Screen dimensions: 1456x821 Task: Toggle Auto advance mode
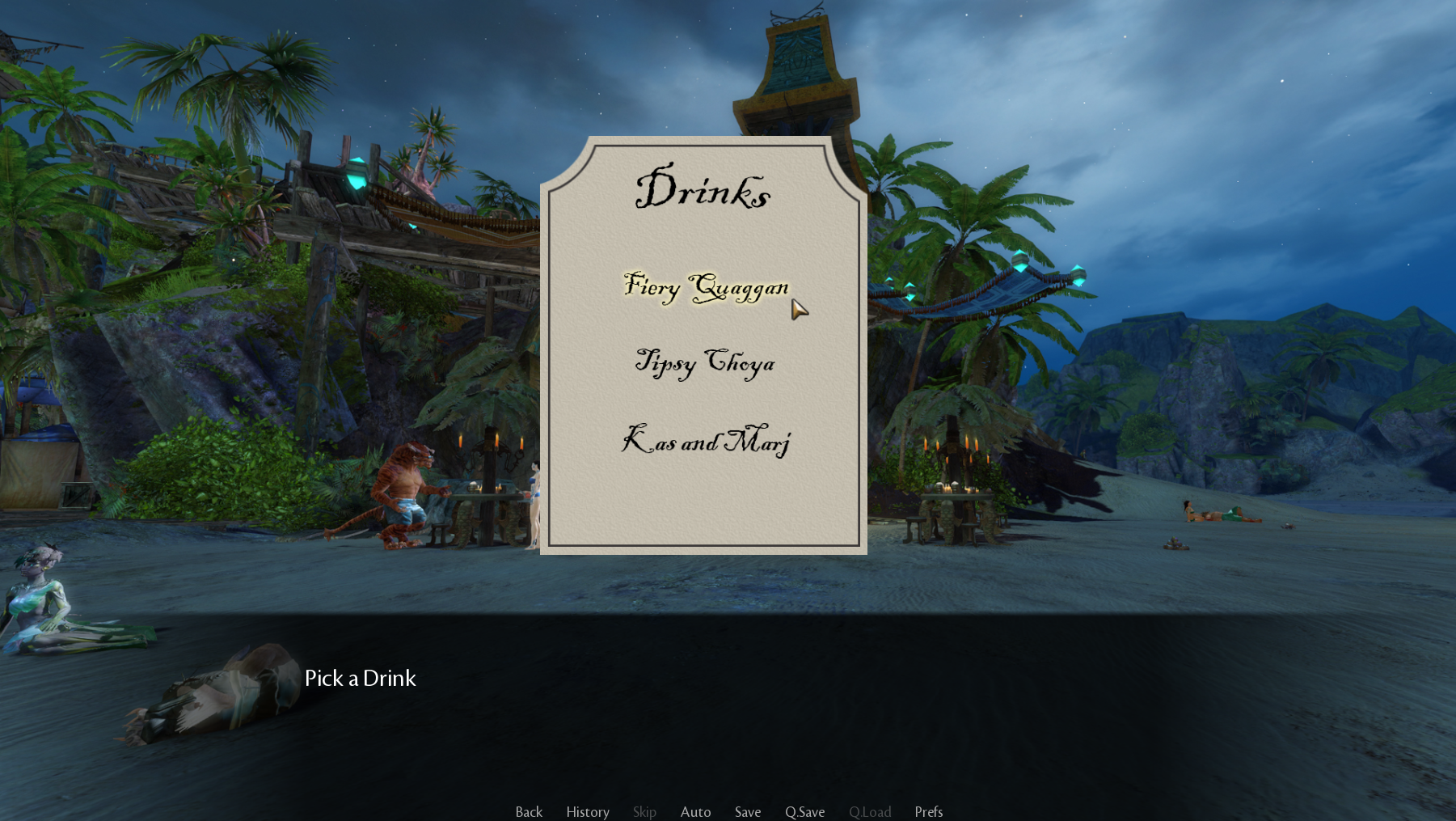click(x=695, y=811)
